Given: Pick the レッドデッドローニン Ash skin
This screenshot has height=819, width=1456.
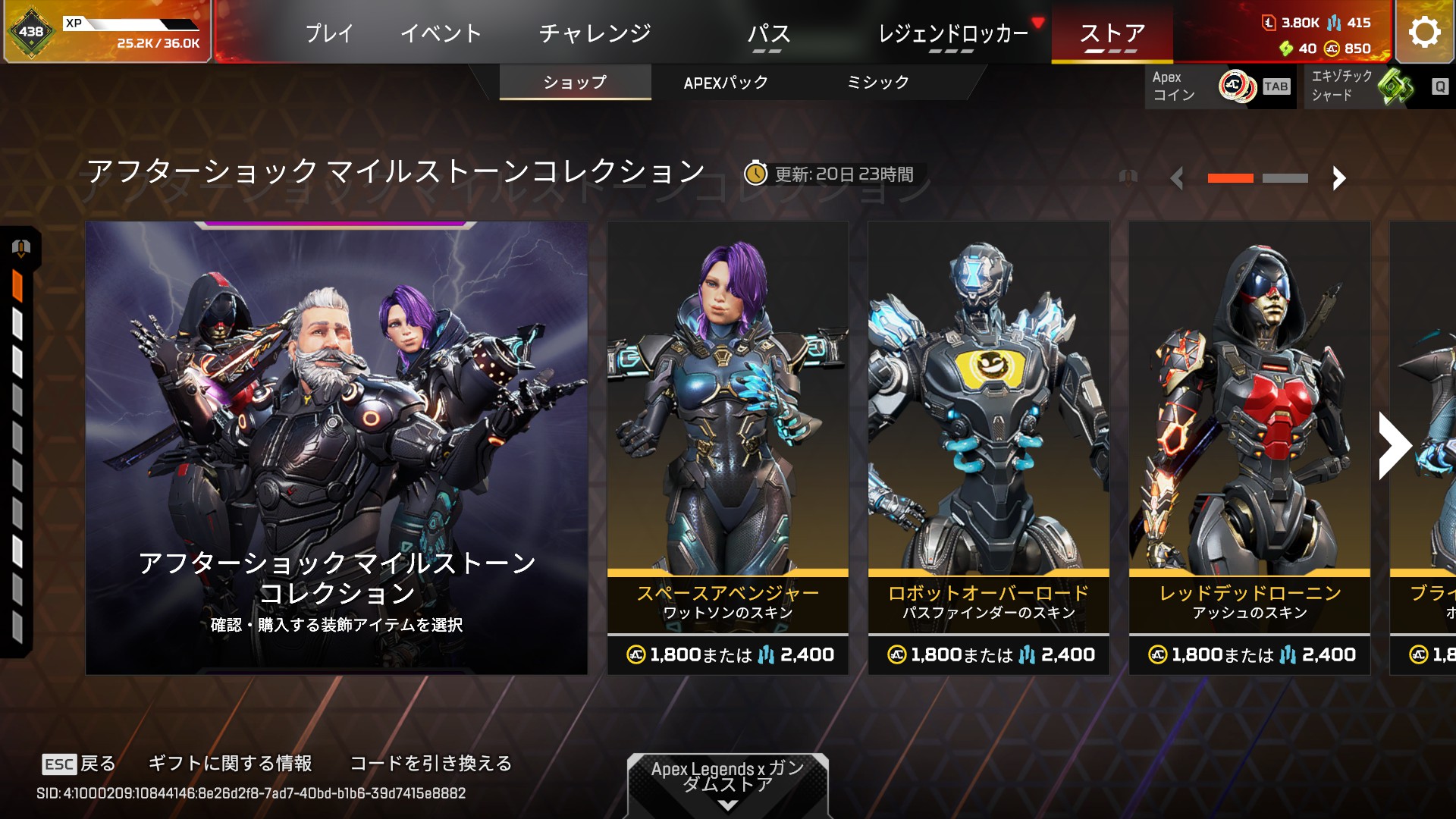Looking at the screenshot, I should pyautogui.click(x=1249, y=447).
